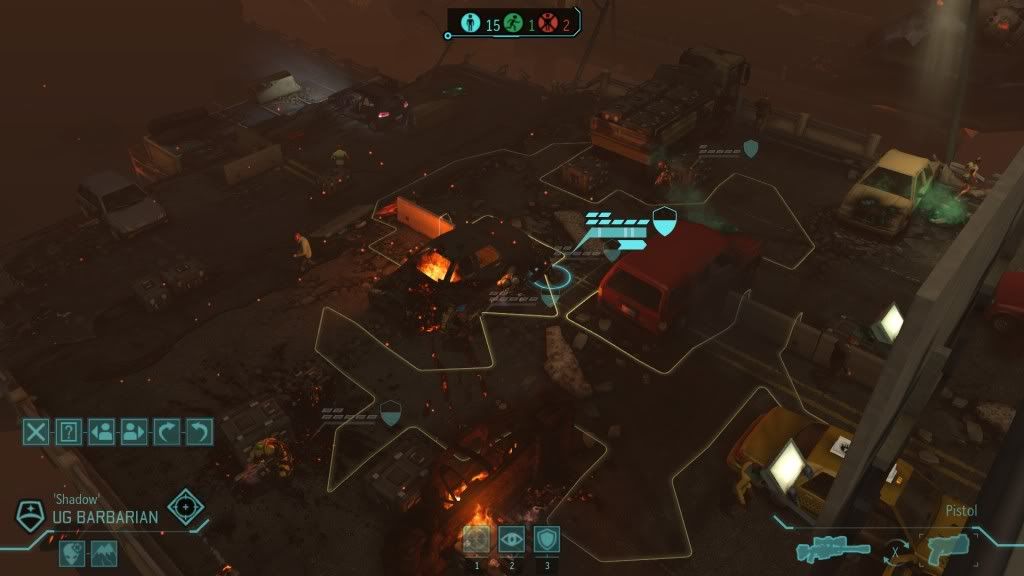Switch to the next soldier

point(133,432)
